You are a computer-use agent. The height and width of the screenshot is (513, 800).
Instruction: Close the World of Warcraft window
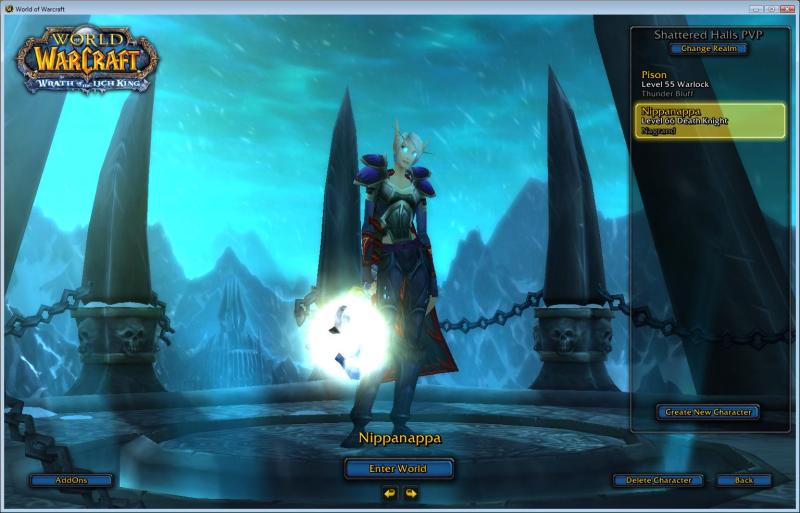(787, 8)
